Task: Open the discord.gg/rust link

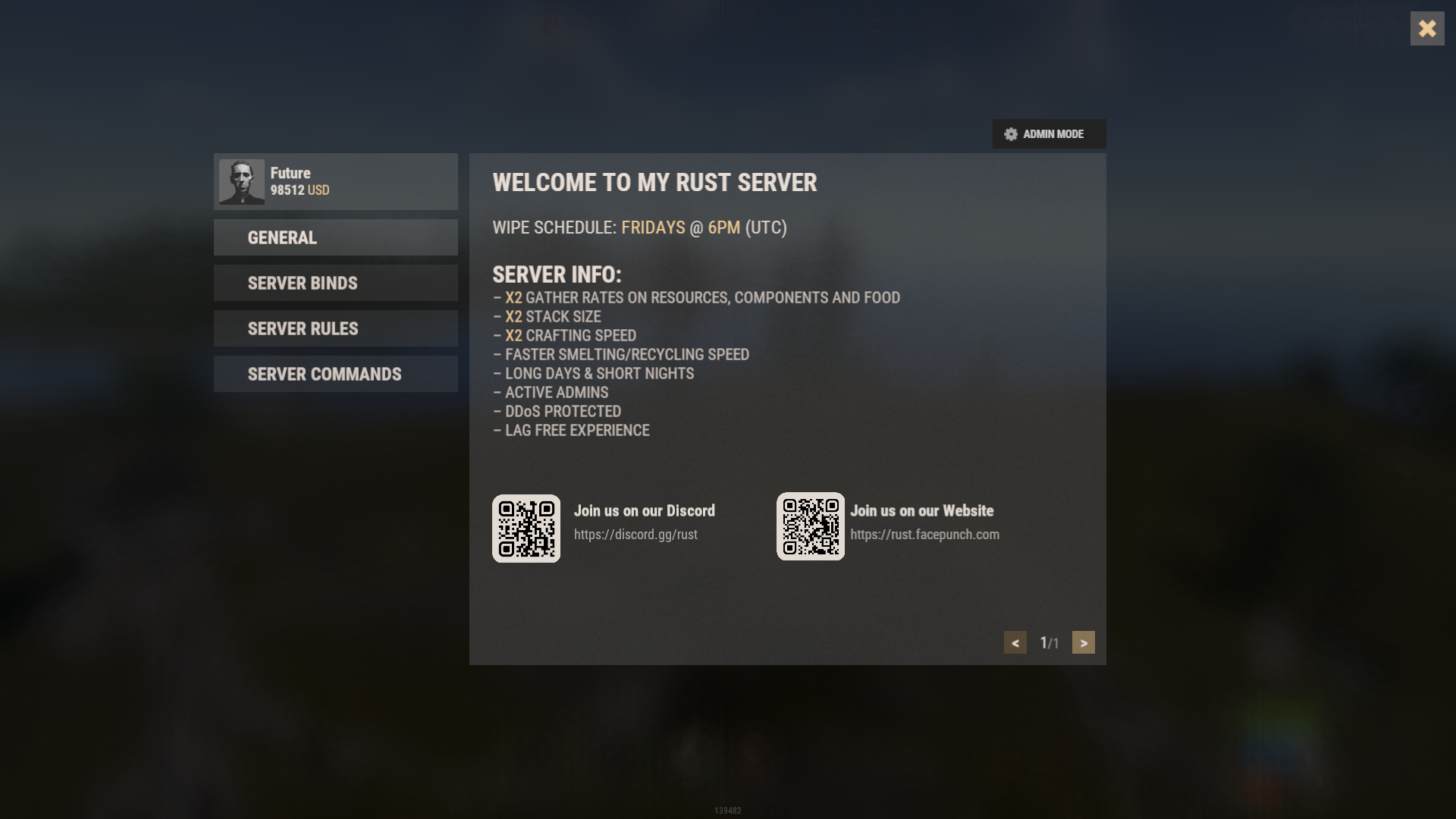Action: (x=635, y=535)
